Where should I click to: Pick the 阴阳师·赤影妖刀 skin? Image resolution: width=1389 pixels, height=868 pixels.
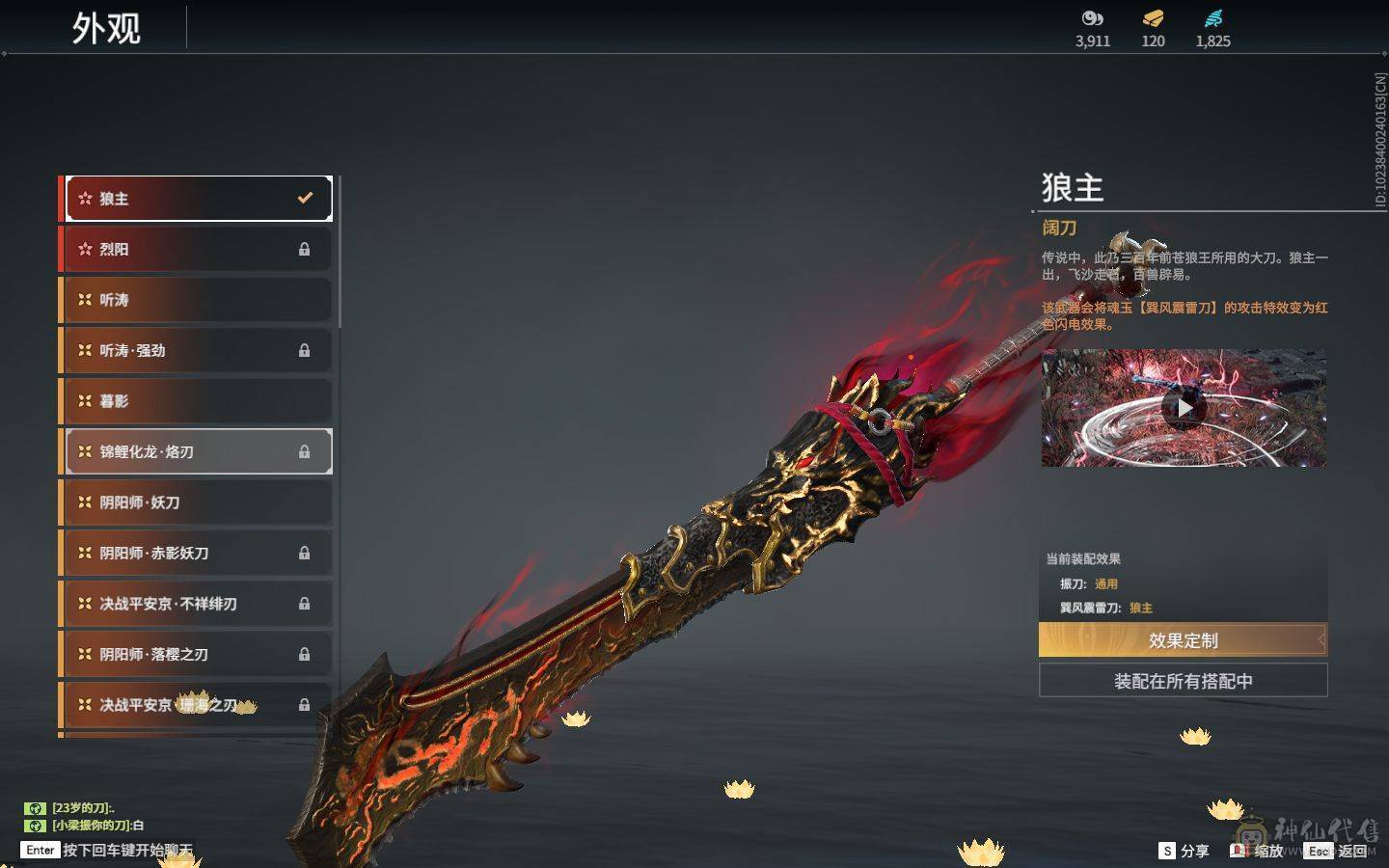coord(198,553)
